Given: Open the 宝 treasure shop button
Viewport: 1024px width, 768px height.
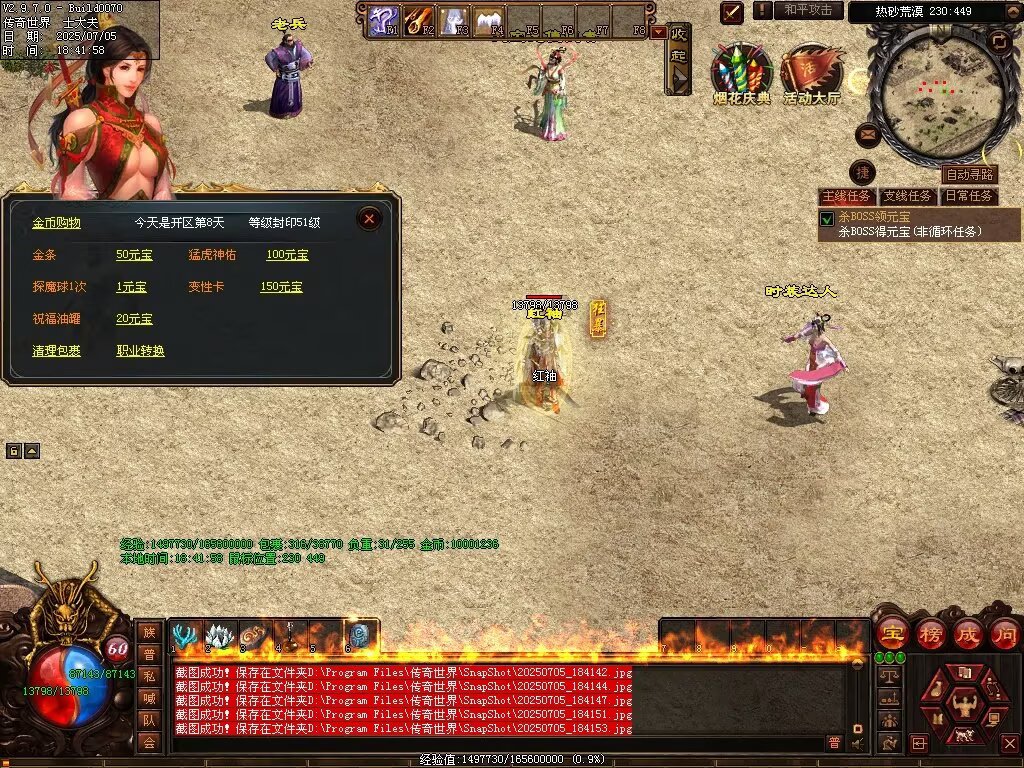Looking at the screenshot, I should tap(891, 633).
